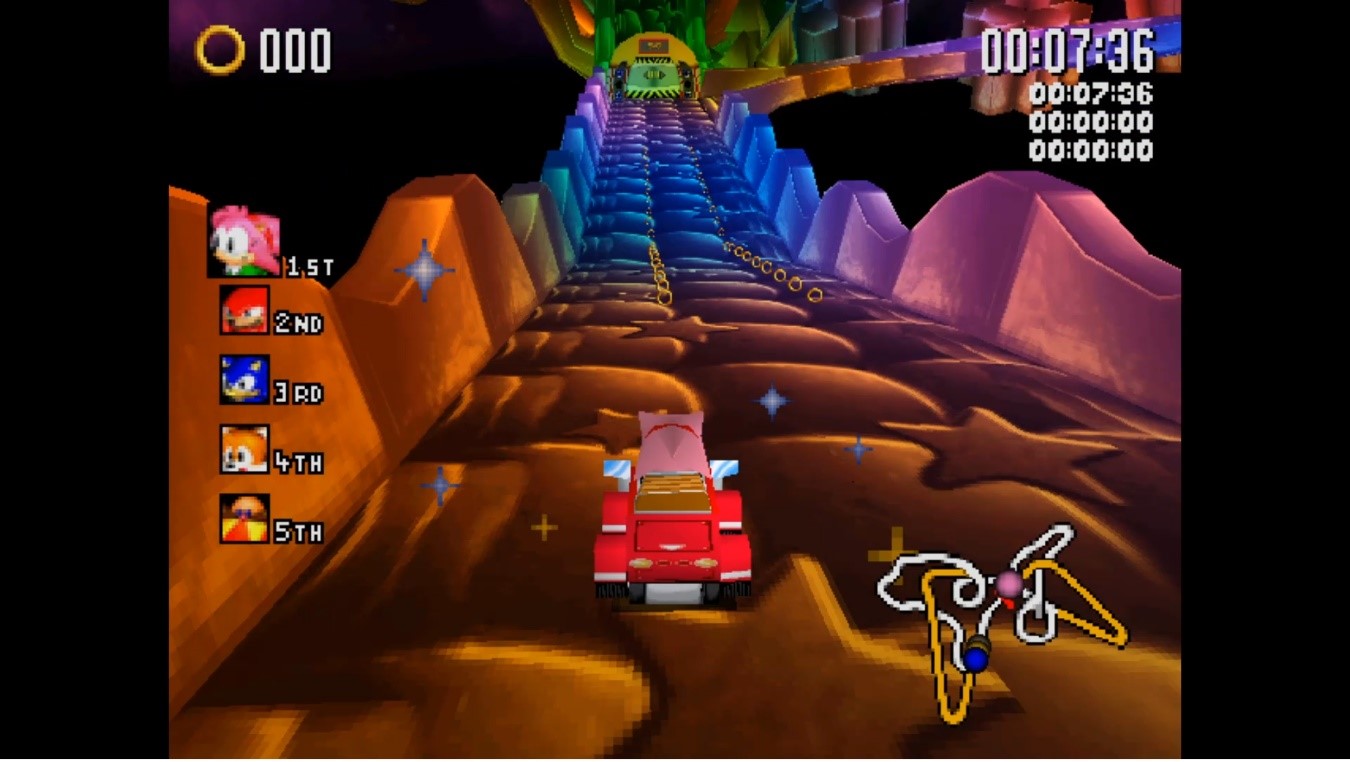
Task: Choose Sonic's 3rd place portrait
Action: pos(244,380)
